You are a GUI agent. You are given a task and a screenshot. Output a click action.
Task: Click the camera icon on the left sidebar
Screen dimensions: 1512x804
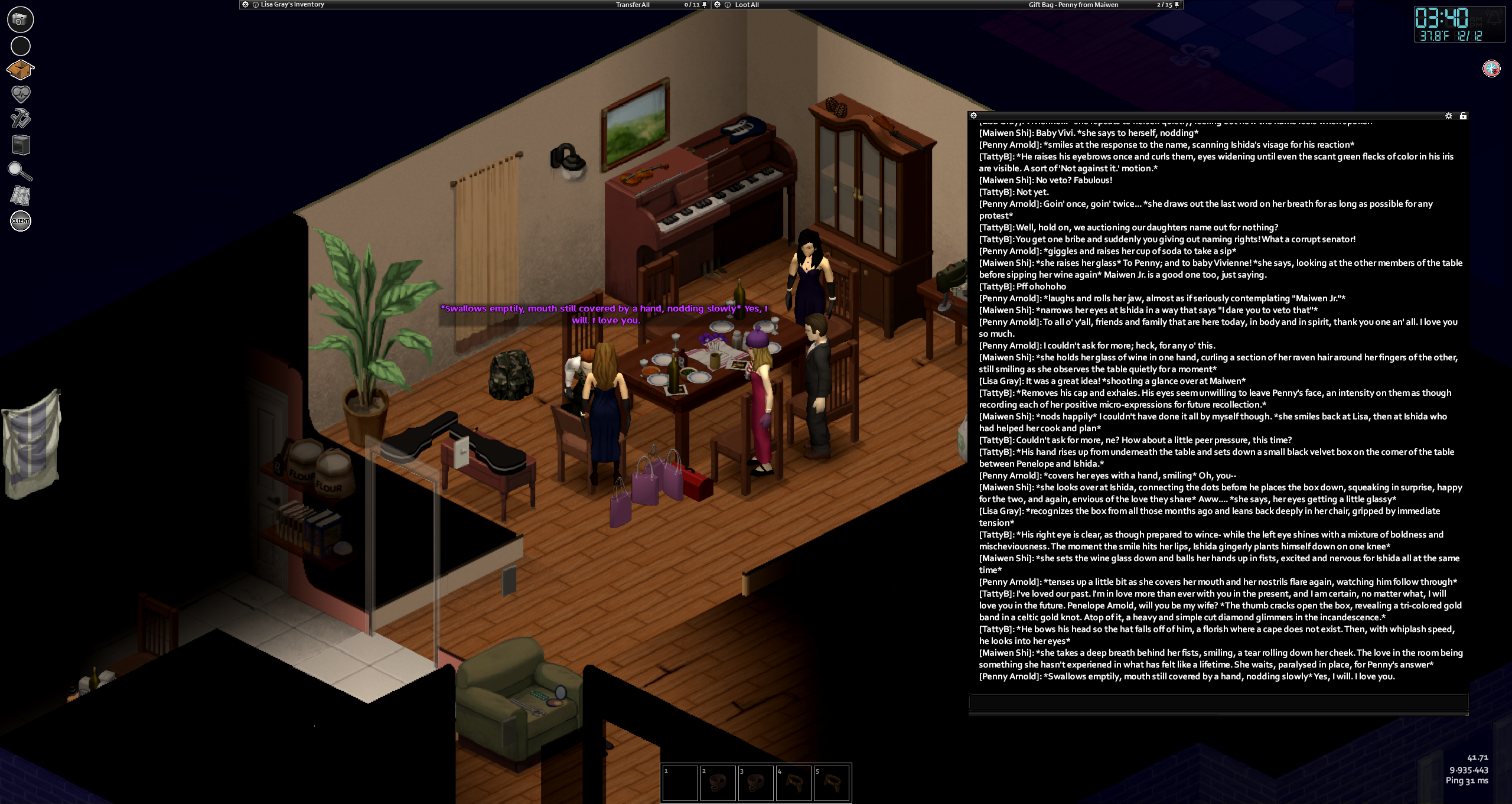coord(20,19)
